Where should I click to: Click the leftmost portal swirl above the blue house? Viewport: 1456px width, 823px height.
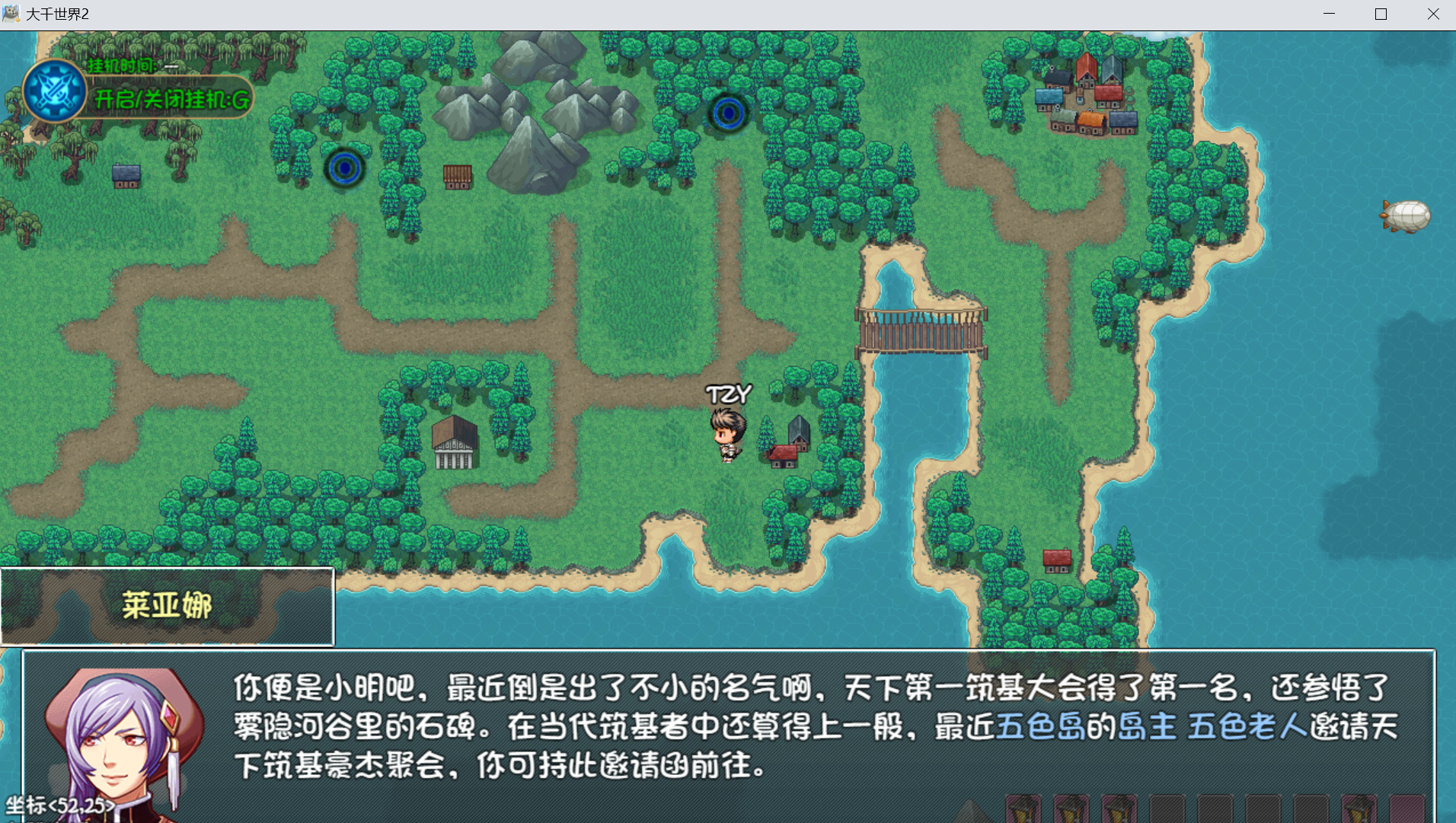(344, 169)
